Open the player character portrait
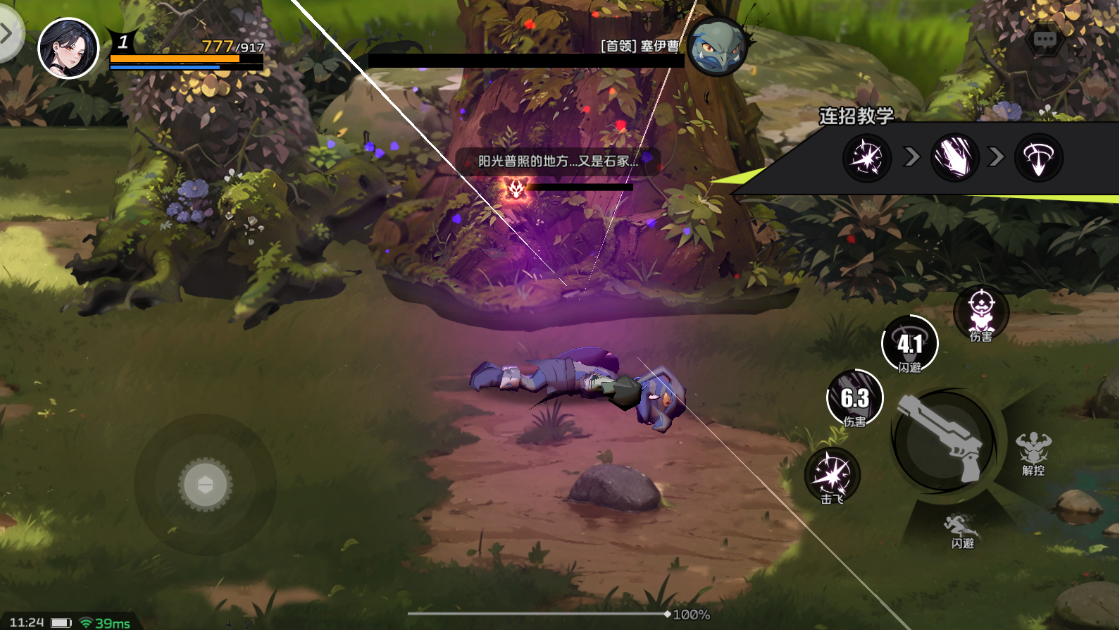1119x630 pixels. pos(68,48)
